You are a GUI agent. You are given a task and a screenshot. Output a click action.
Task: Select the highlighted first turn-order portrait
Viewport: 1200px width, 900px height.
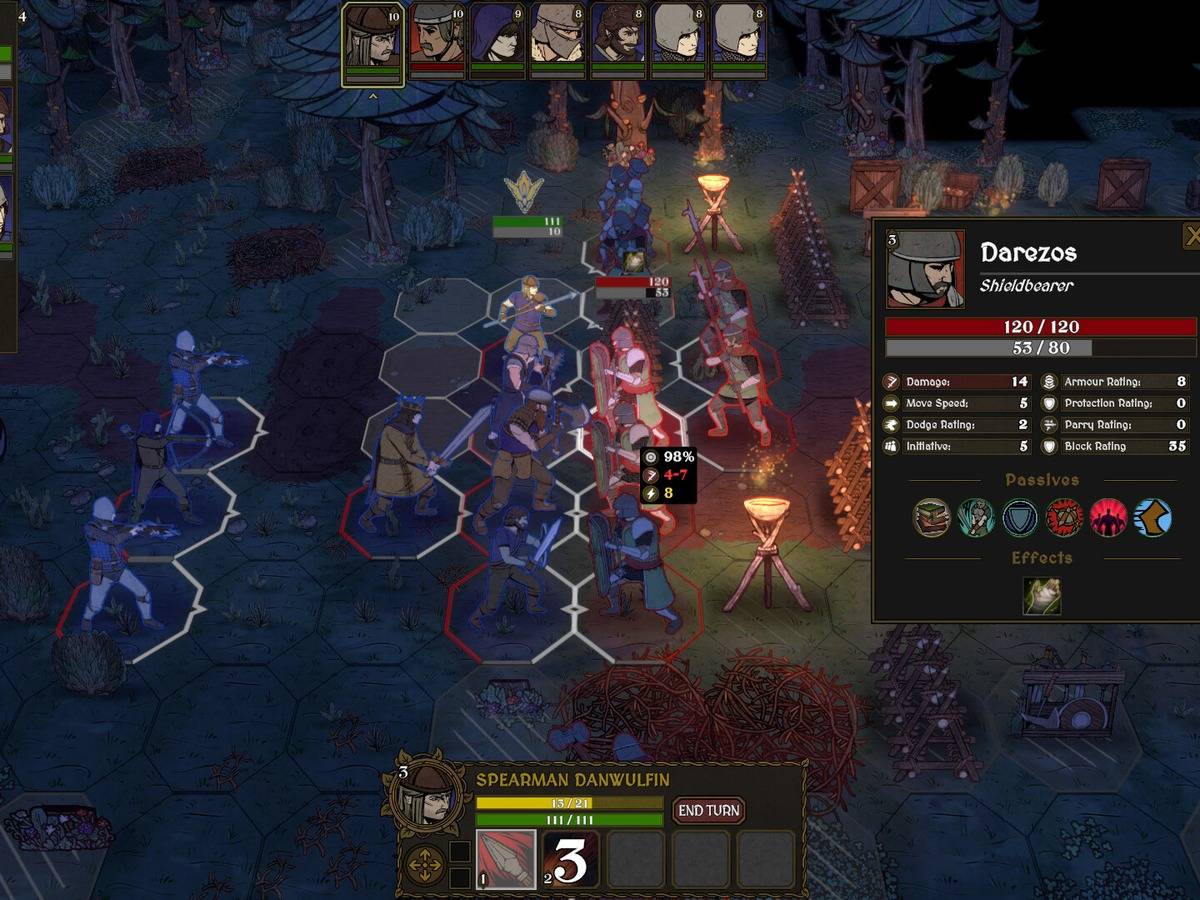(372, 43)
